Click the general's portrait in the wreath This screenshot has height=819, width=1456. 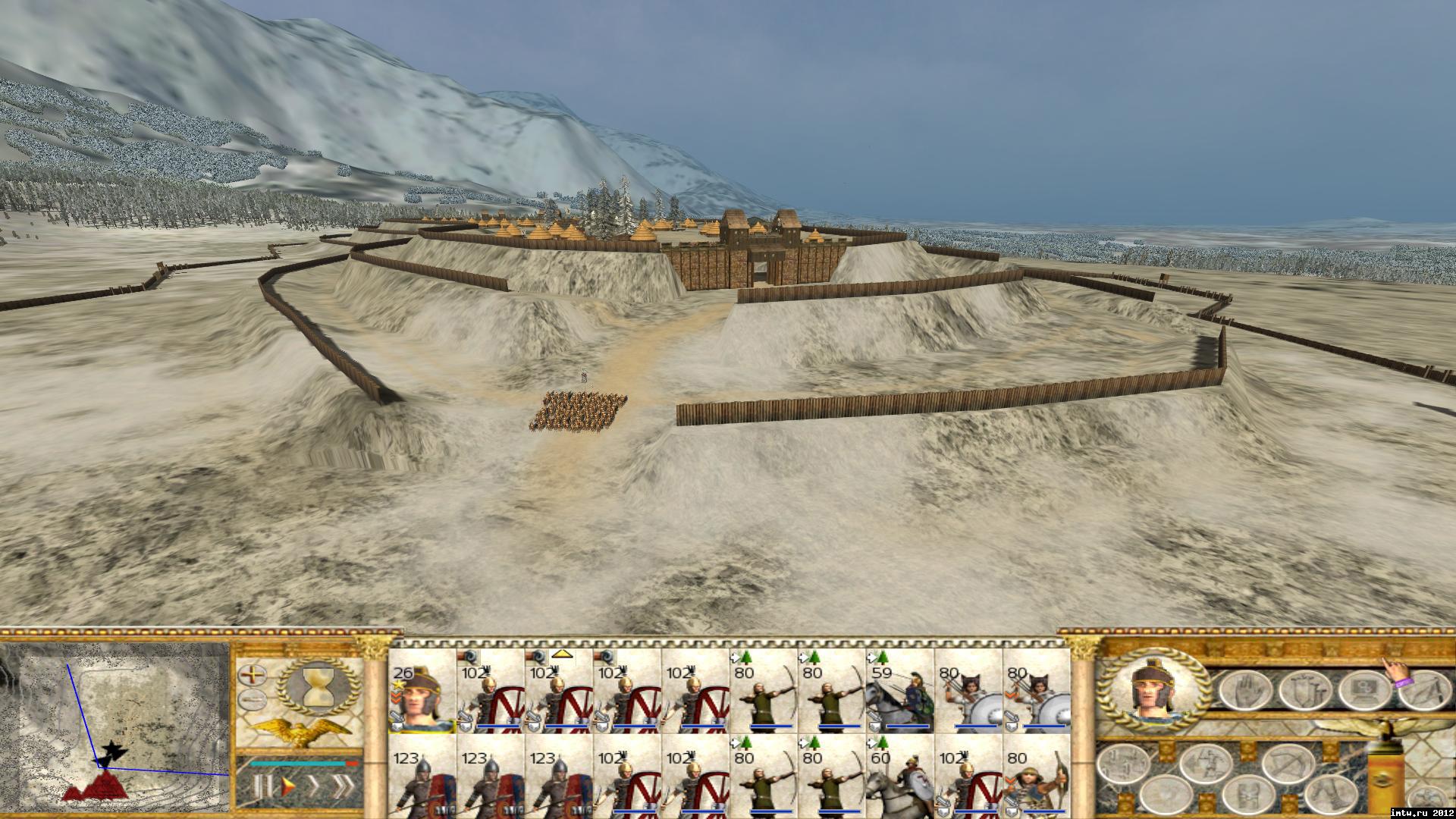coord(1151,690)
